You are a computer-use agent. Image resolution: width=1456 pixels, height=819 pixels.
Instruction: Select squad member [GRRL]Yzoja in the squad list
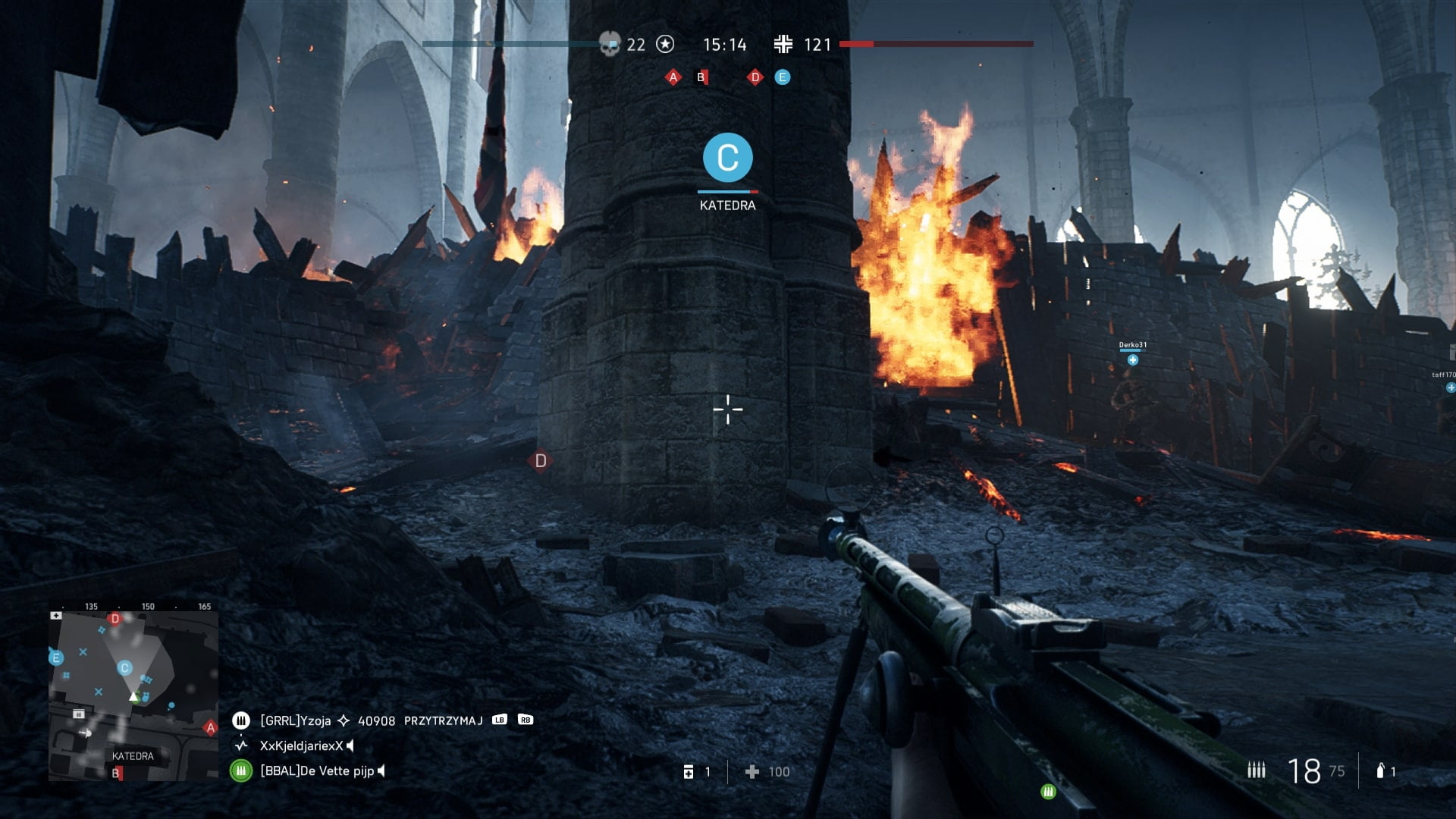[295, 720]
